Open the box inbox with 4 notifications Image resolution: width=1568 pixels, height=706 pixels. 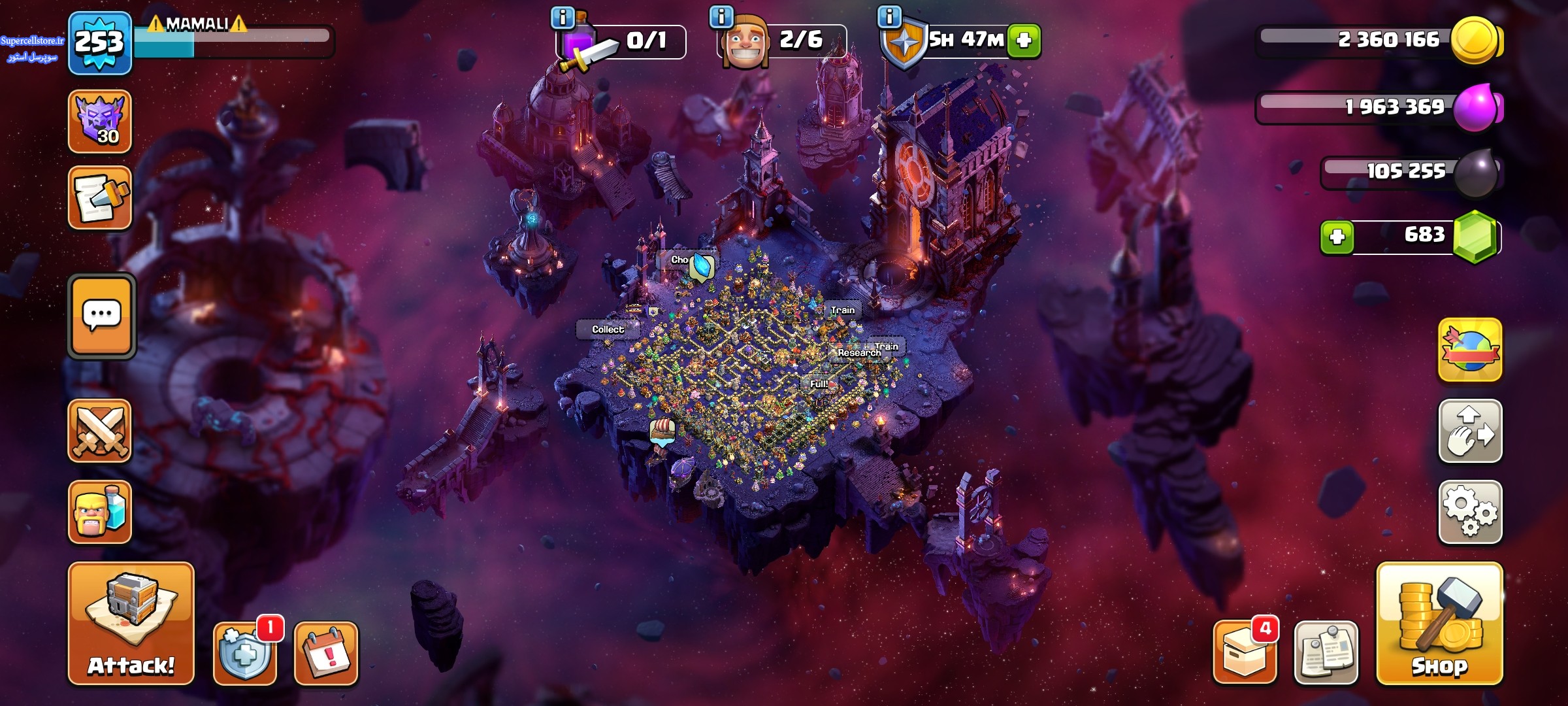[x=1245, y=653]
